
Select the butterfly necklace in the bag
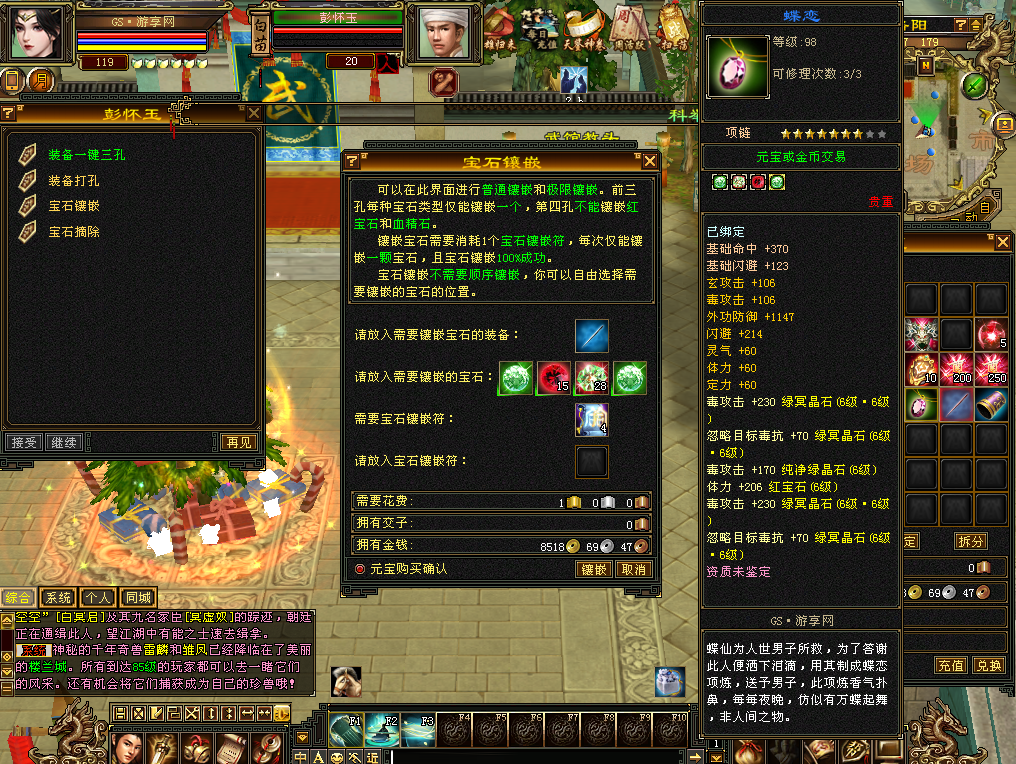coord(921,404)
